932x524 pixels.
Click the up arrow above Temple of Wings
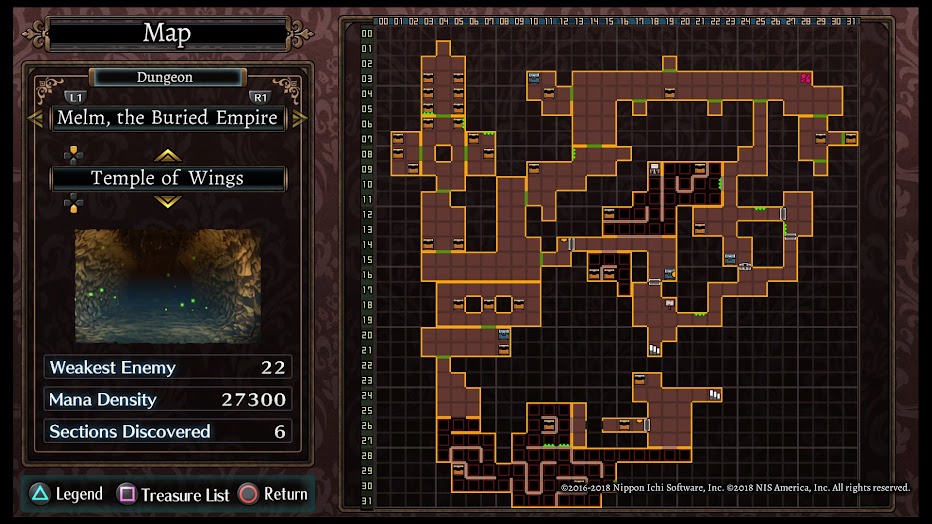[167, 155]
